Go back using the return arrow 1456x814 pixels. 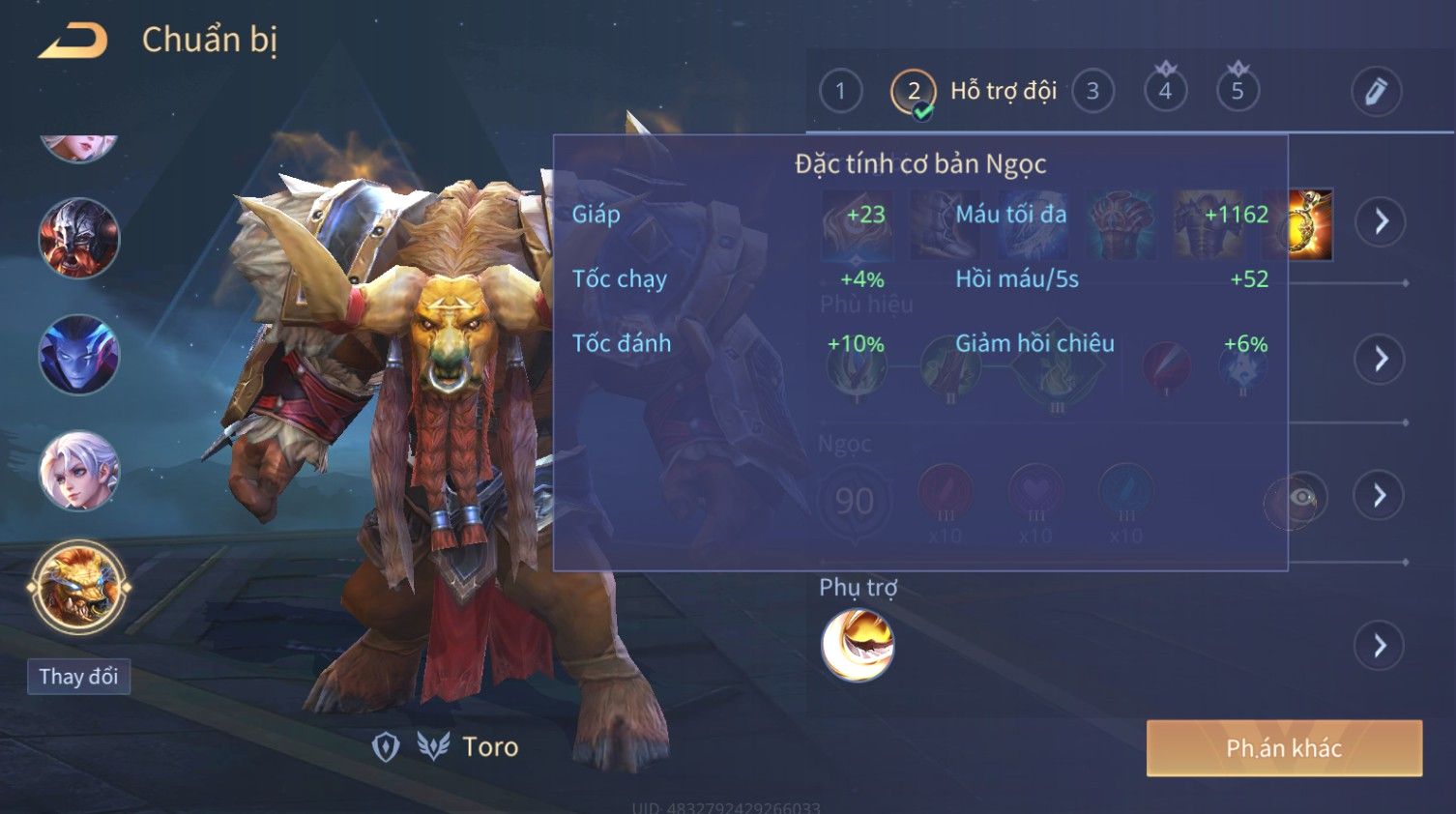tap(73, 41)
